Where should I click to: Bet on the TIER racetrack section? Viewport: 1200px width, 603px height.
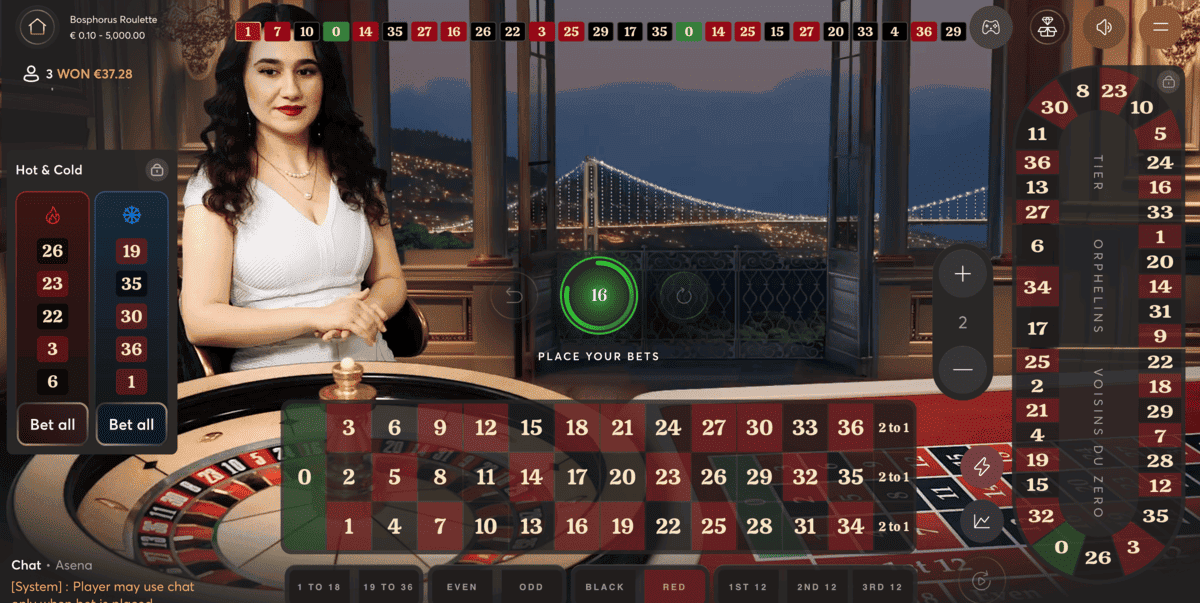tap(1097, 173)
